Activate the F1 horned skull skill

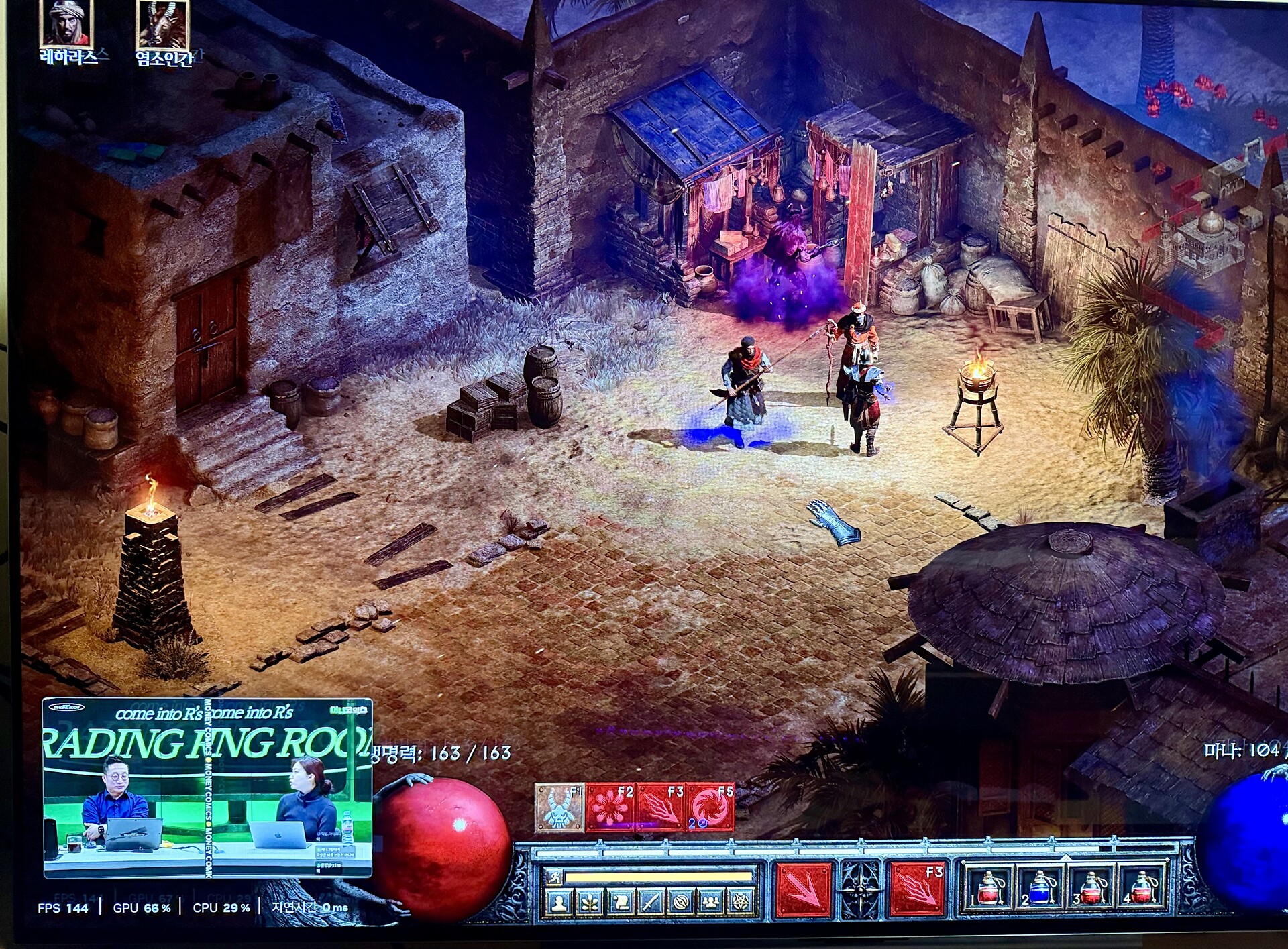click(559, 807)
